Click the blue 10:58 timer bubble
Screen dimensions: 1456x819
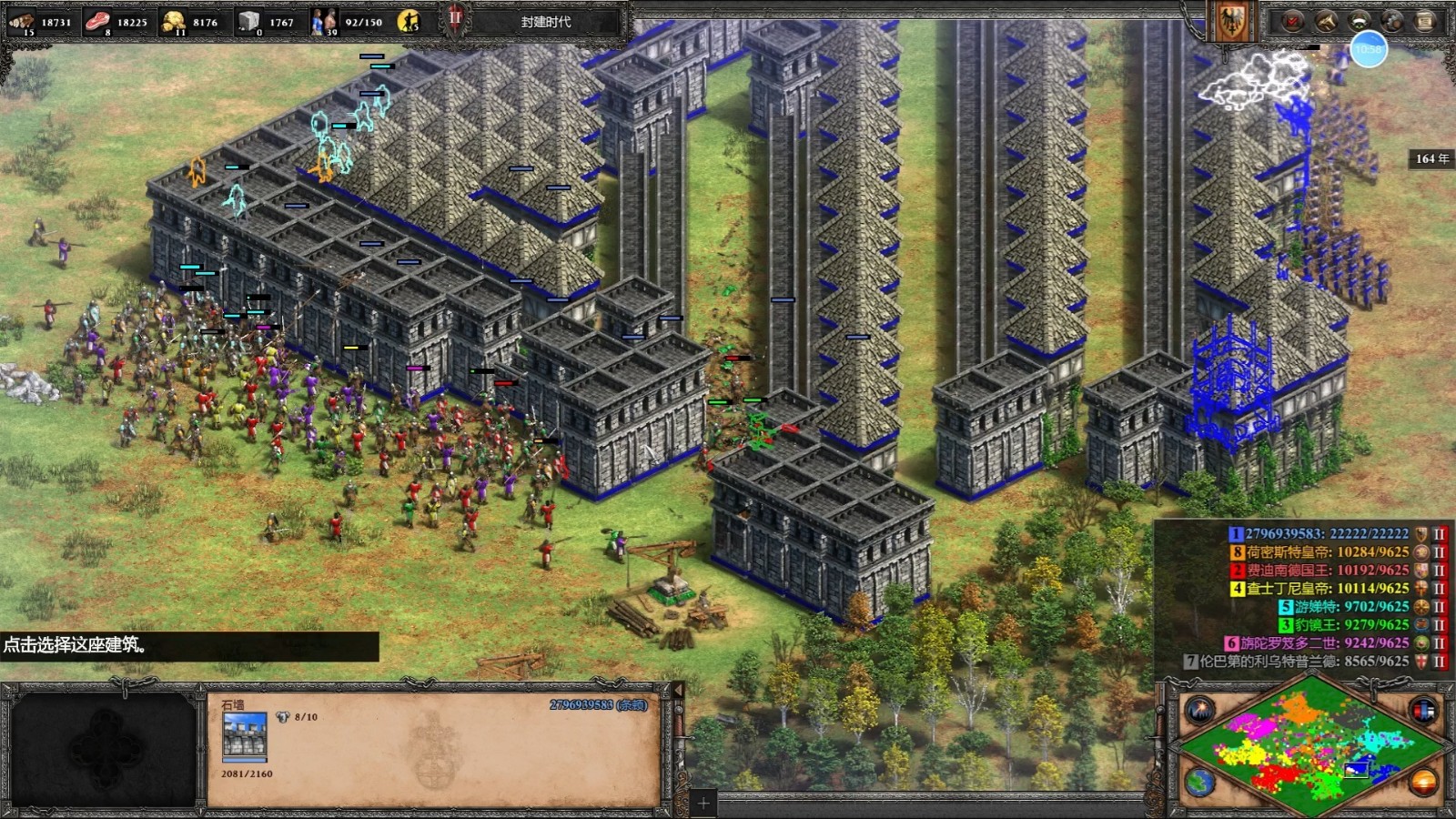pos(1369,49)
